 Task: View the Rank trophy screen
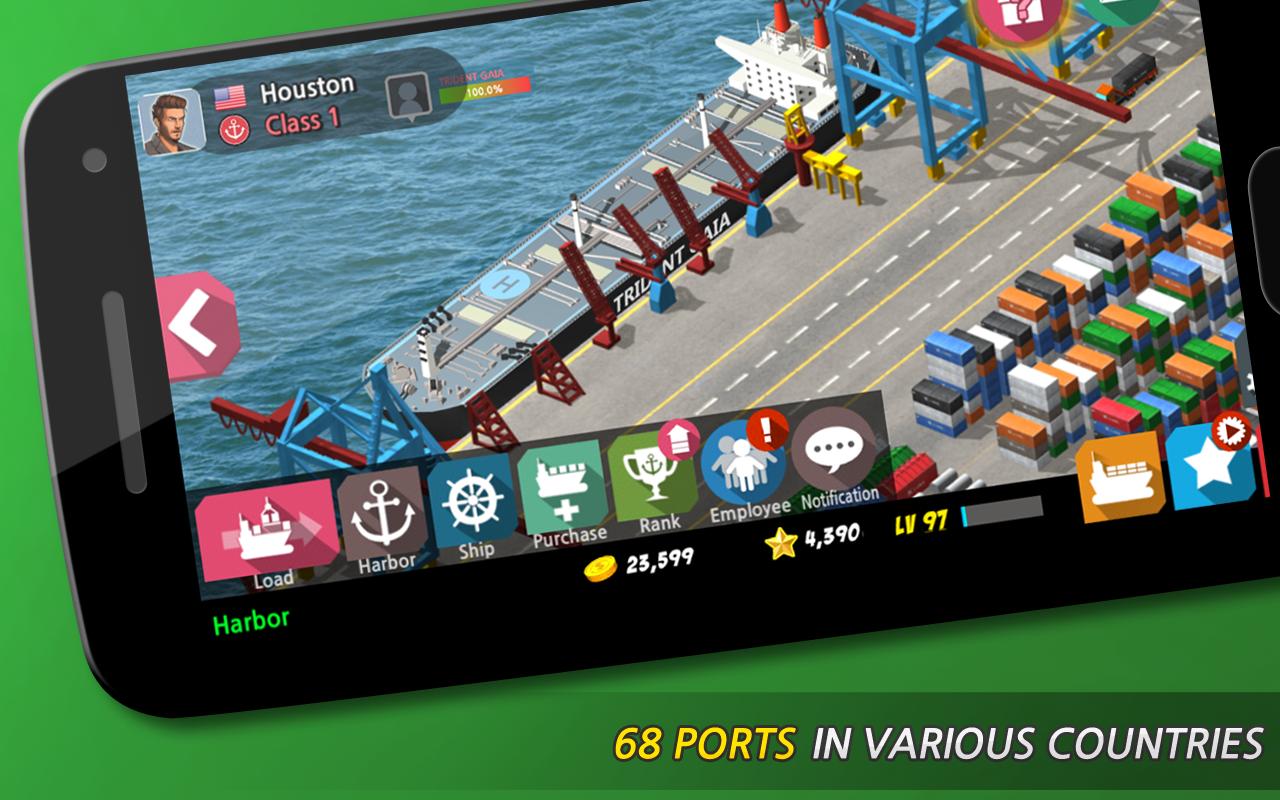pyautogui.click(x=652, y=475)
